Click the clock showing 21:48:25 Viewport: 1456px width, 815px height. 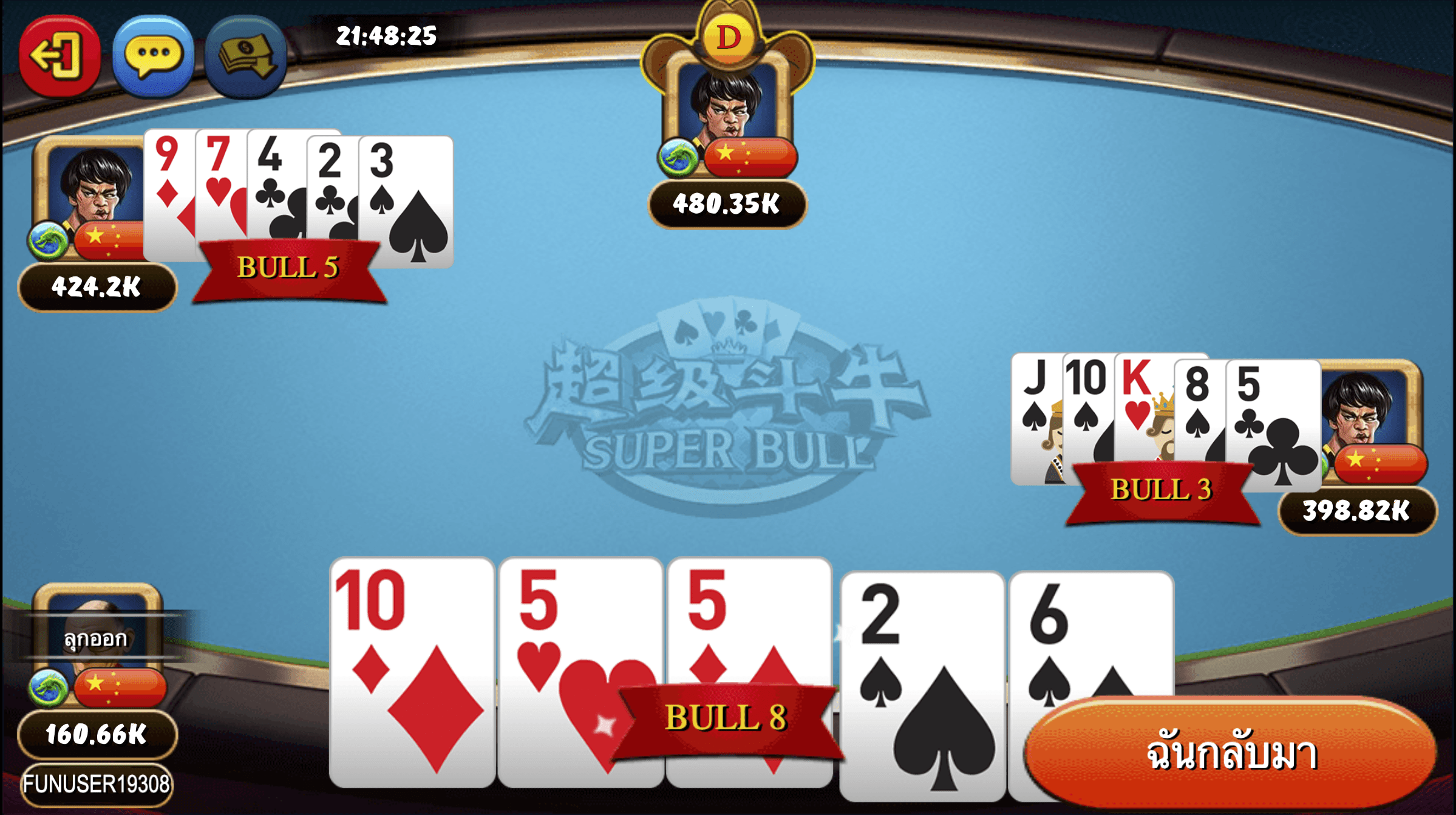[x=385, y=36]
